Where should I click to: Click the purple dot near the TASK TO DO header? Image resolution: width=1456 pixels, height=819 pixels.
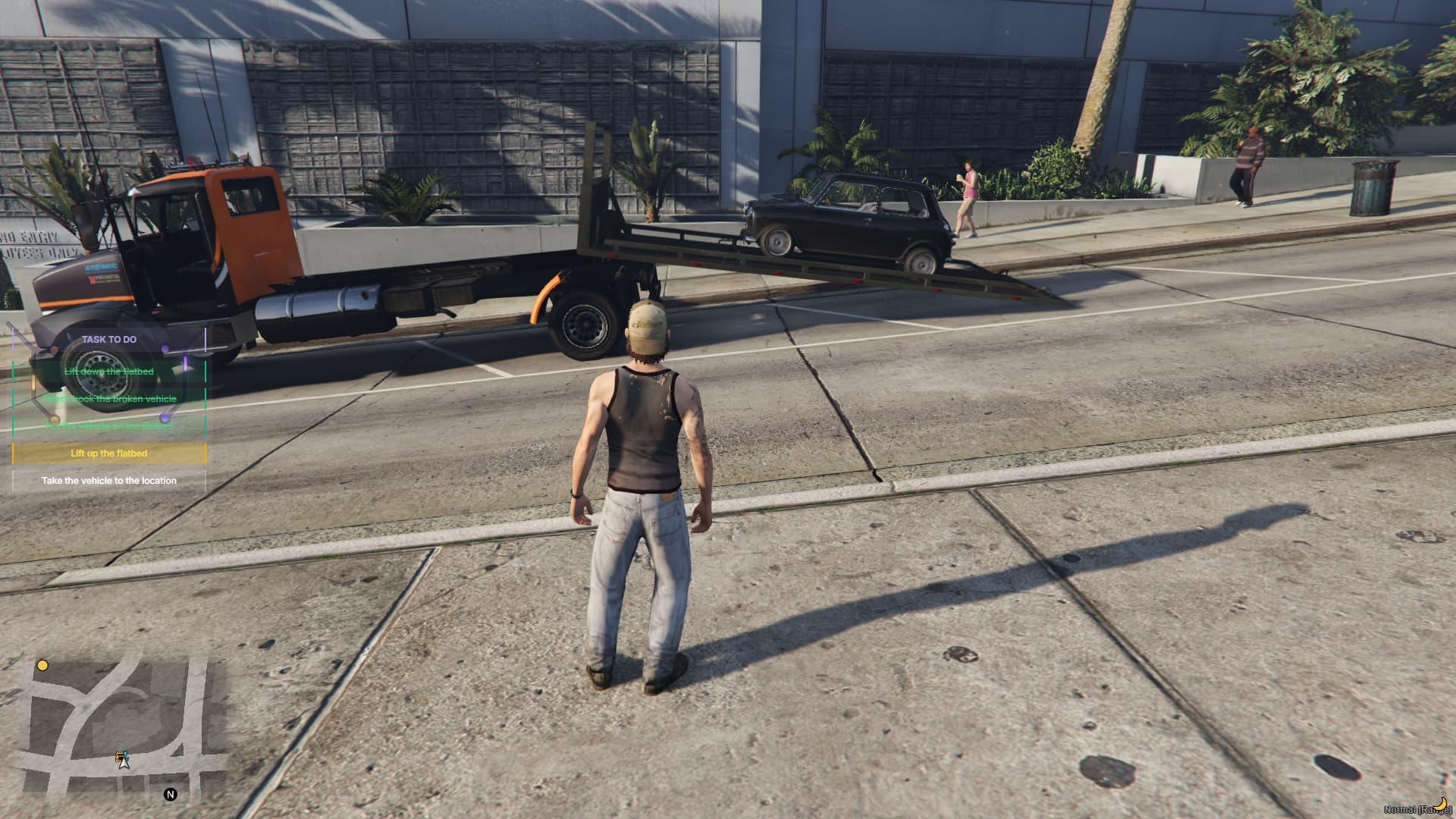(165, 348)
